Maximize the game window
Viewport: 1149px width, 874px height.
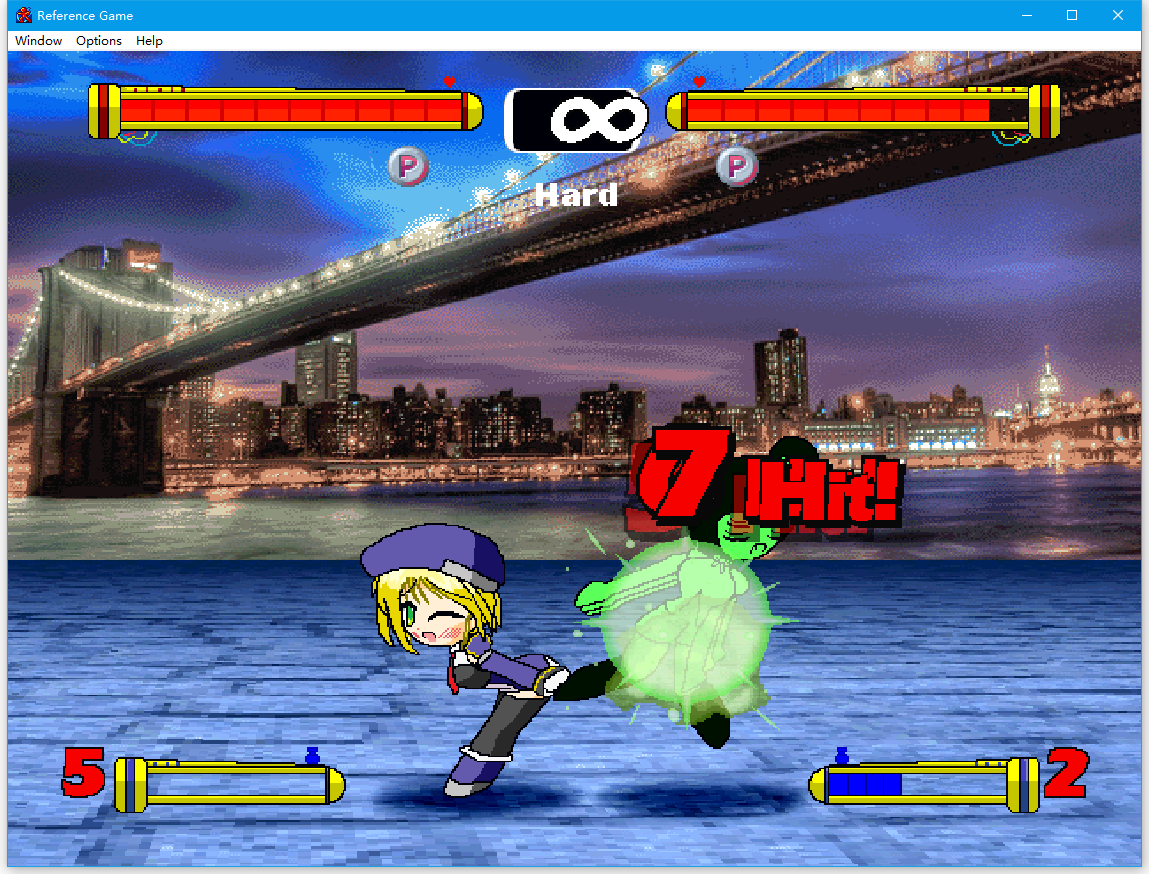pyautogui.click(x=1072, y=15)
